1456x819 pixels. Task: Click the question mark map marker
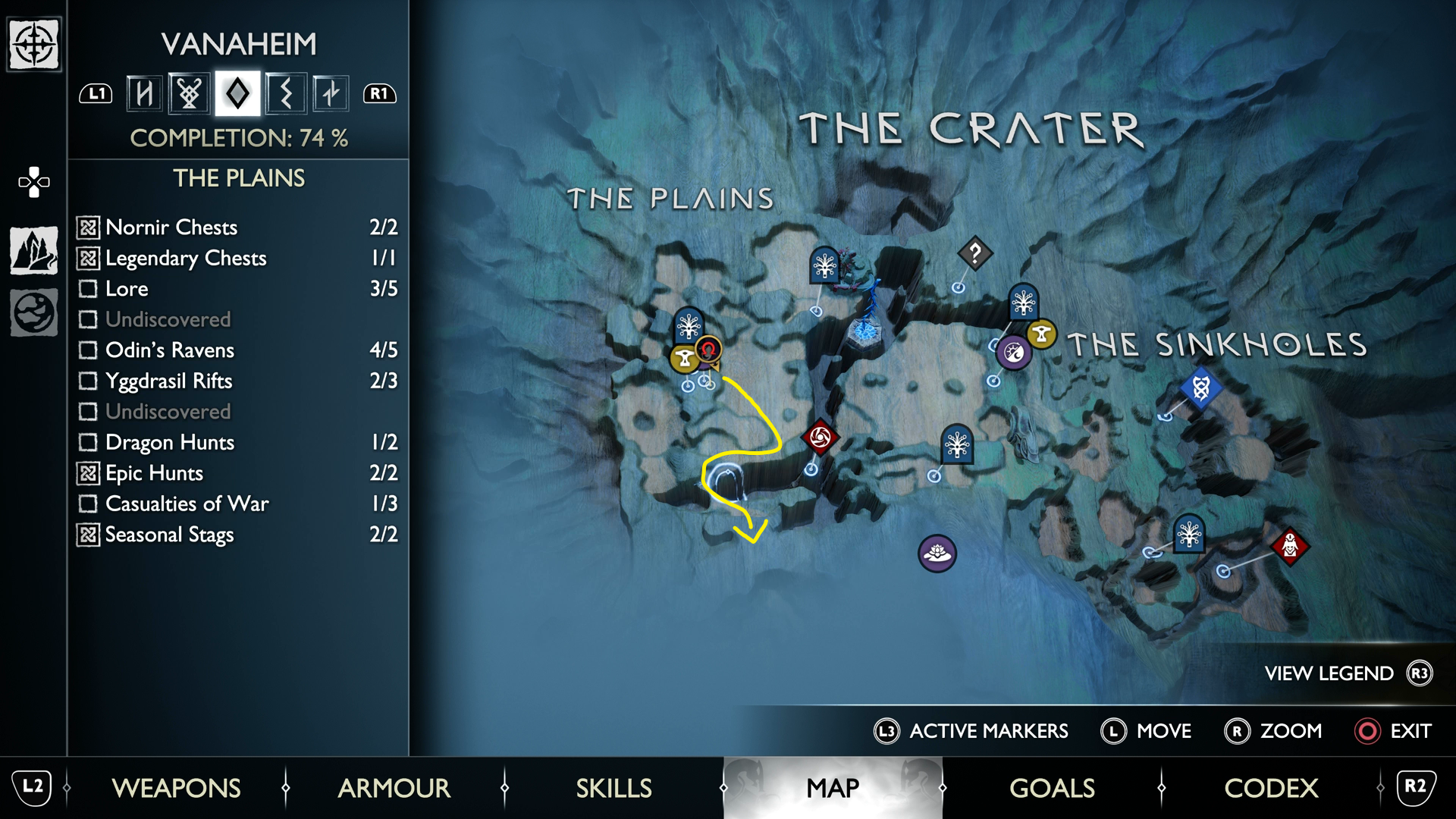pos(975,253)
